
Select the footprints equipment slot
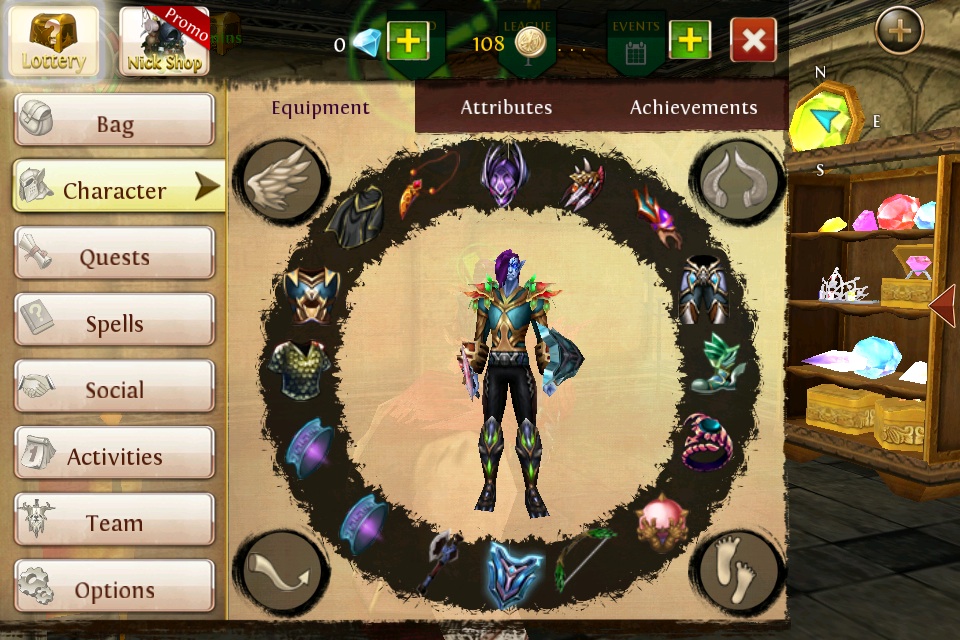tap(738, 571)
